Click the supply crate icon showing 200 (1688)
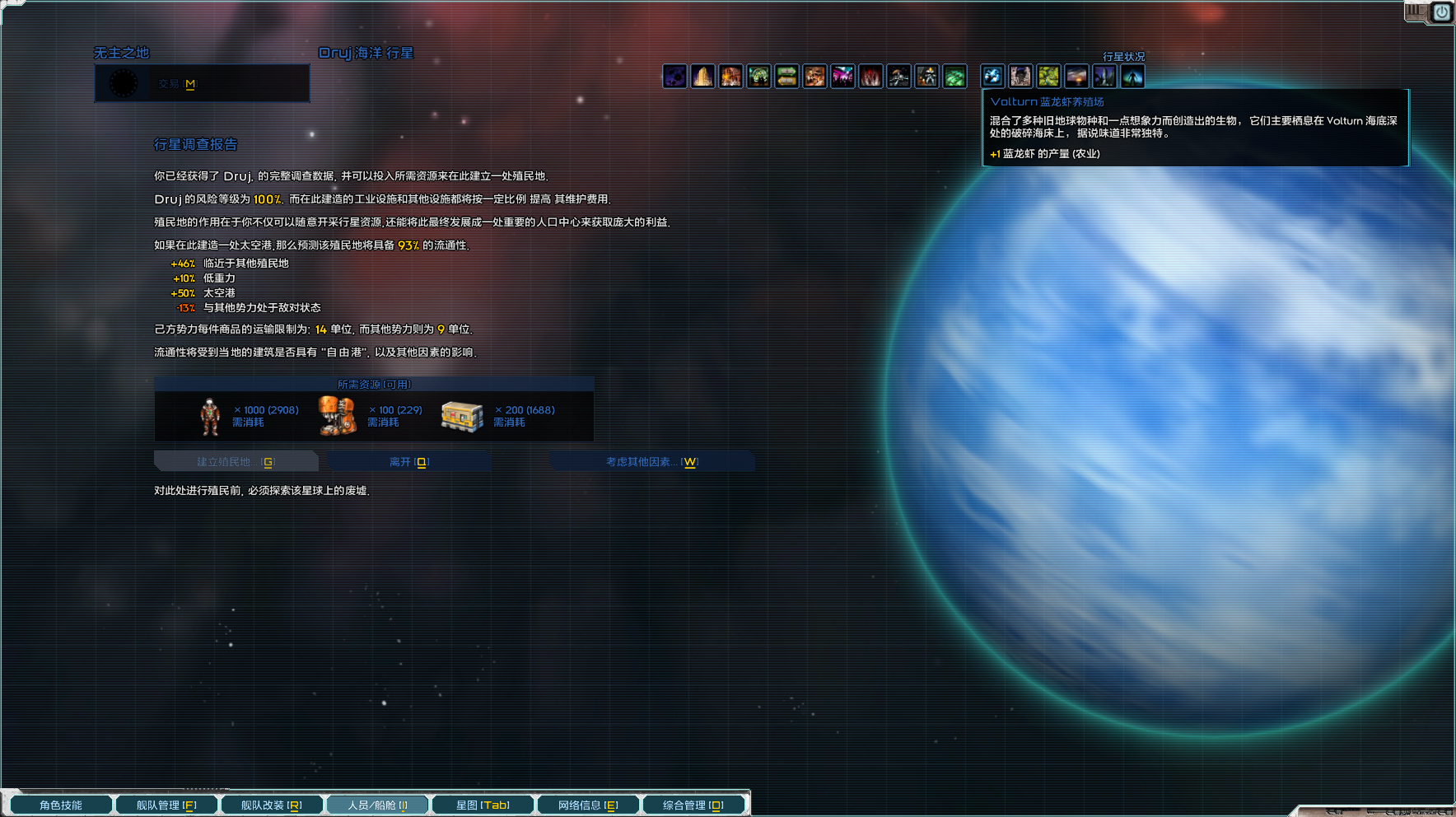The image size is (1456, 817). [463, 416]
